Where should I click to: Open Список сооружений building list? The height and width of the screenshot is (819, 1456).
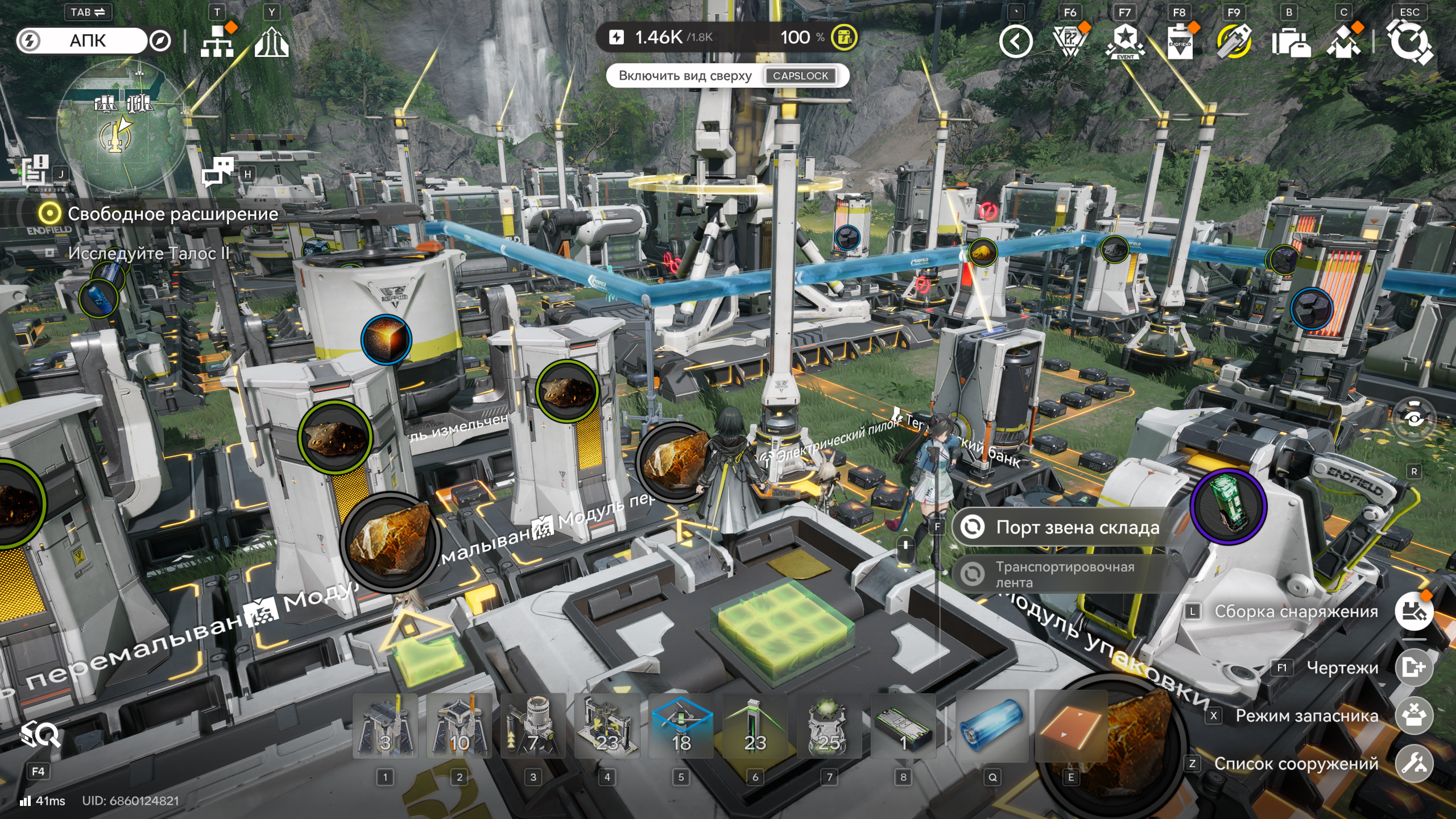pos(1413,764)
